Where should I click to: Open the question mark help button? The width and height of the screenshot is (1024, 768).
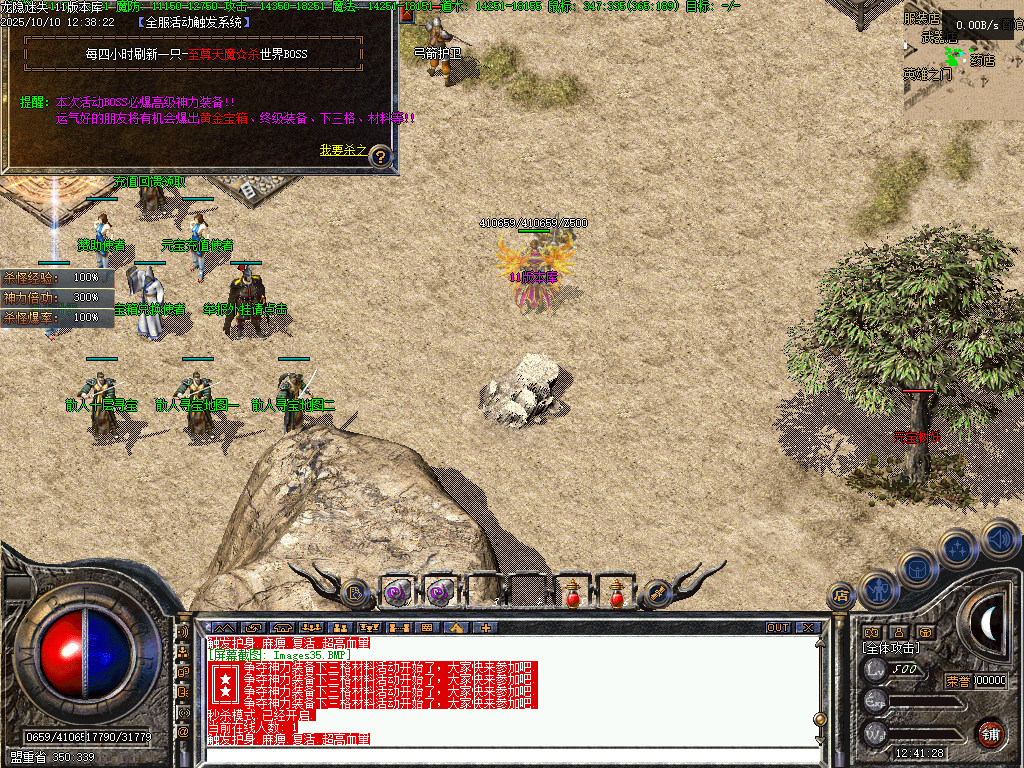(381, 156)
